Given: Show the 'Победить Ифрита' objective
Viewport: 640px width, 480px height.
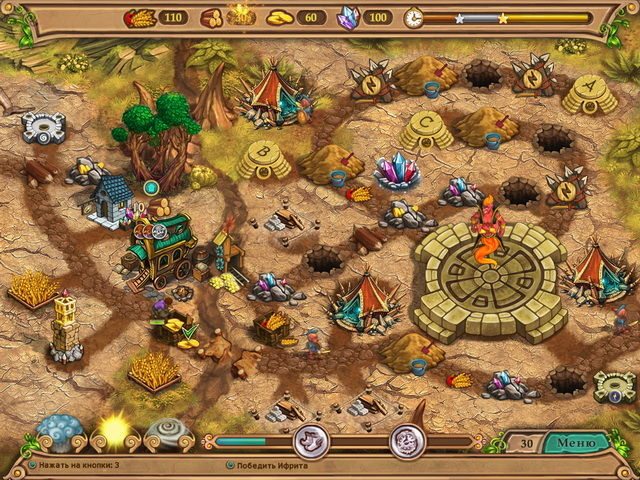Looking at the screenshot, I should pos(270,465).
